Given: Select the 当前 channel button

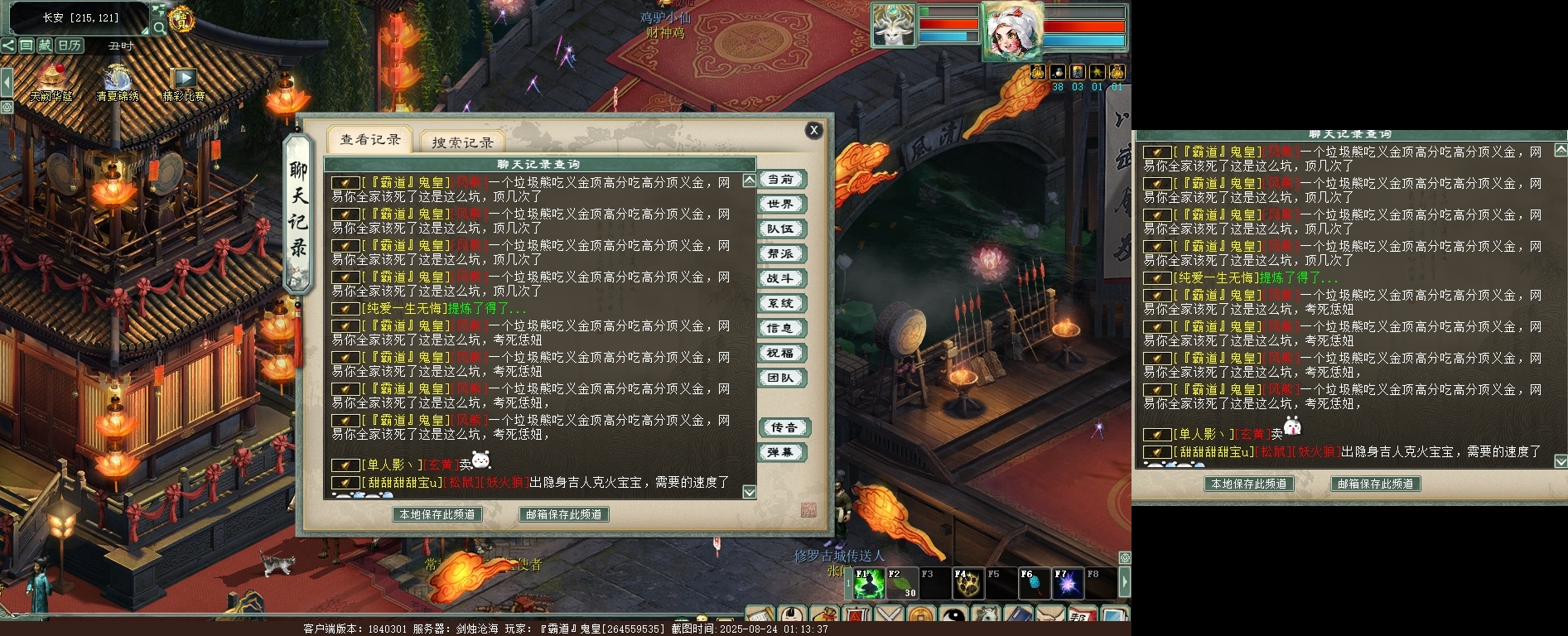Looking at the screenshot, I should click(780, 180).
